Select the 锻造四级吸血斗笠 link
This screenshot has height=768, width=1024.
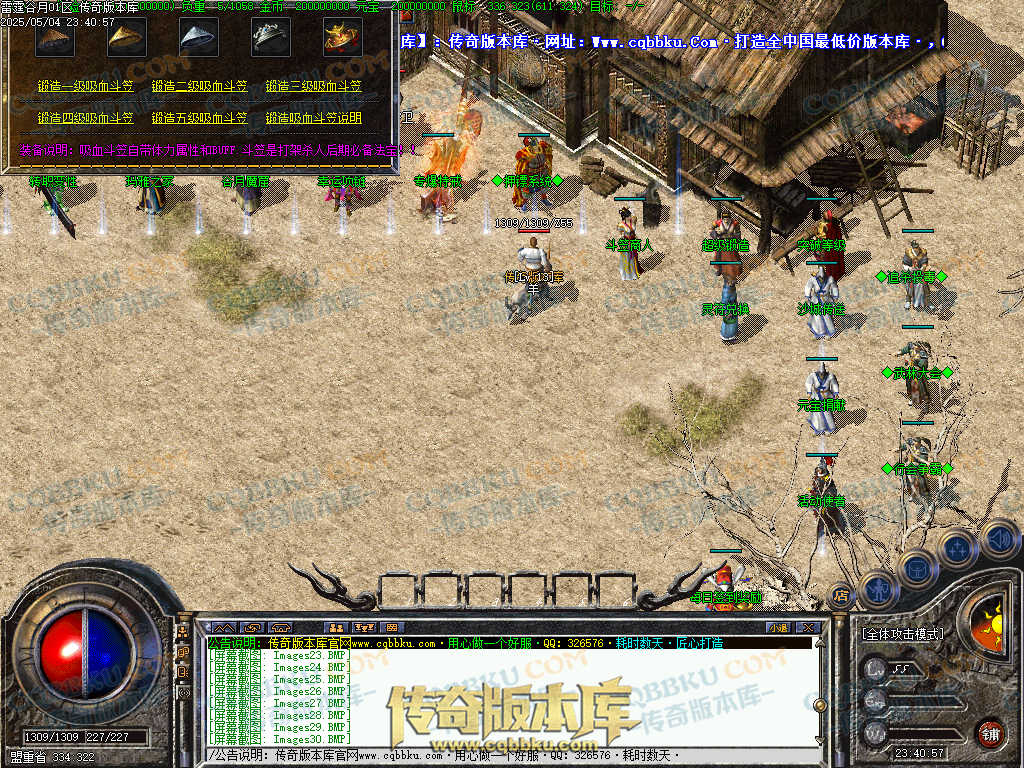pos(85,118)
